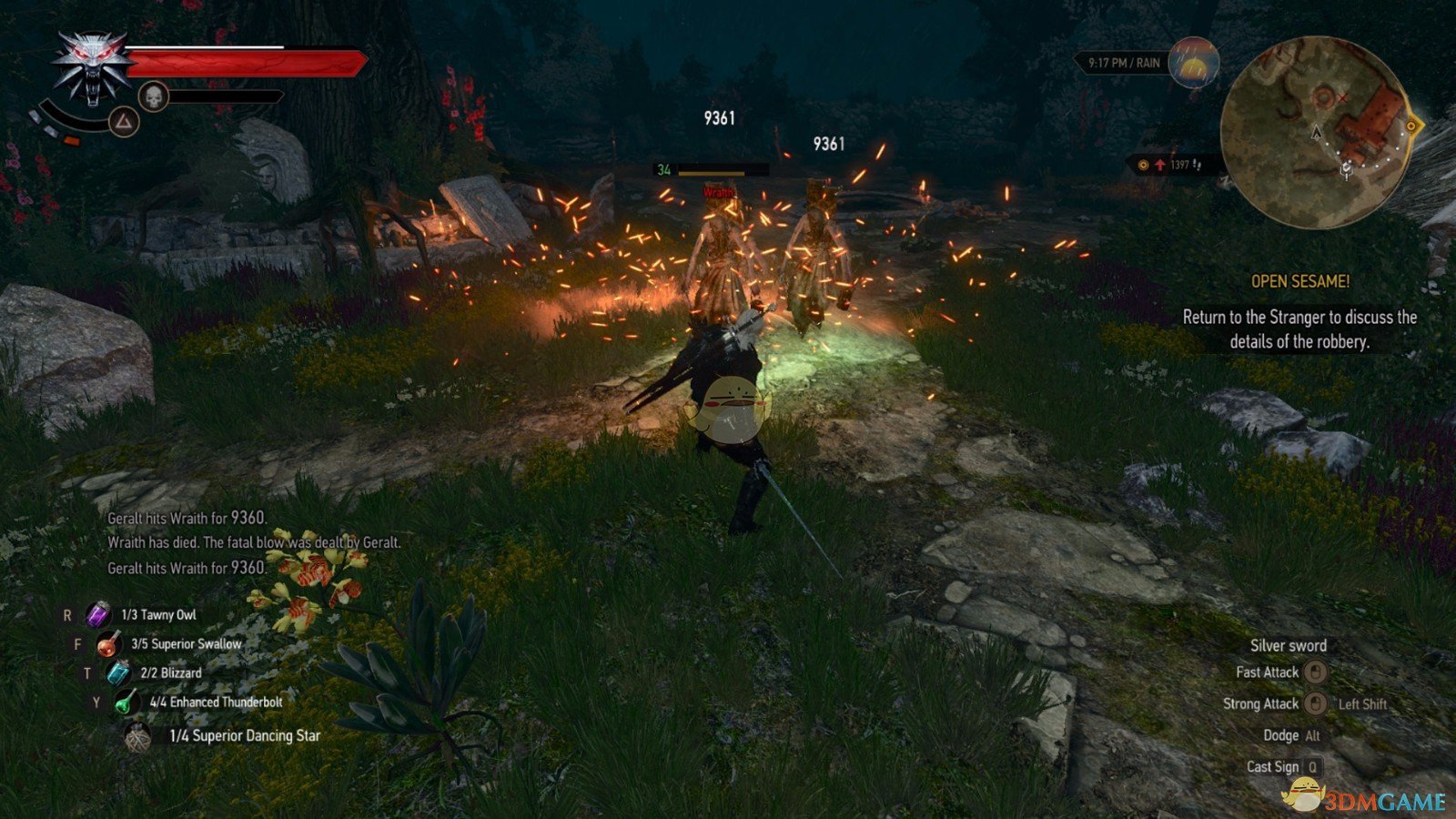The width and height of the screenshot is (1456, 819).
Task: Click the Superior Dancing Star bomb icon
Action: 140,733
